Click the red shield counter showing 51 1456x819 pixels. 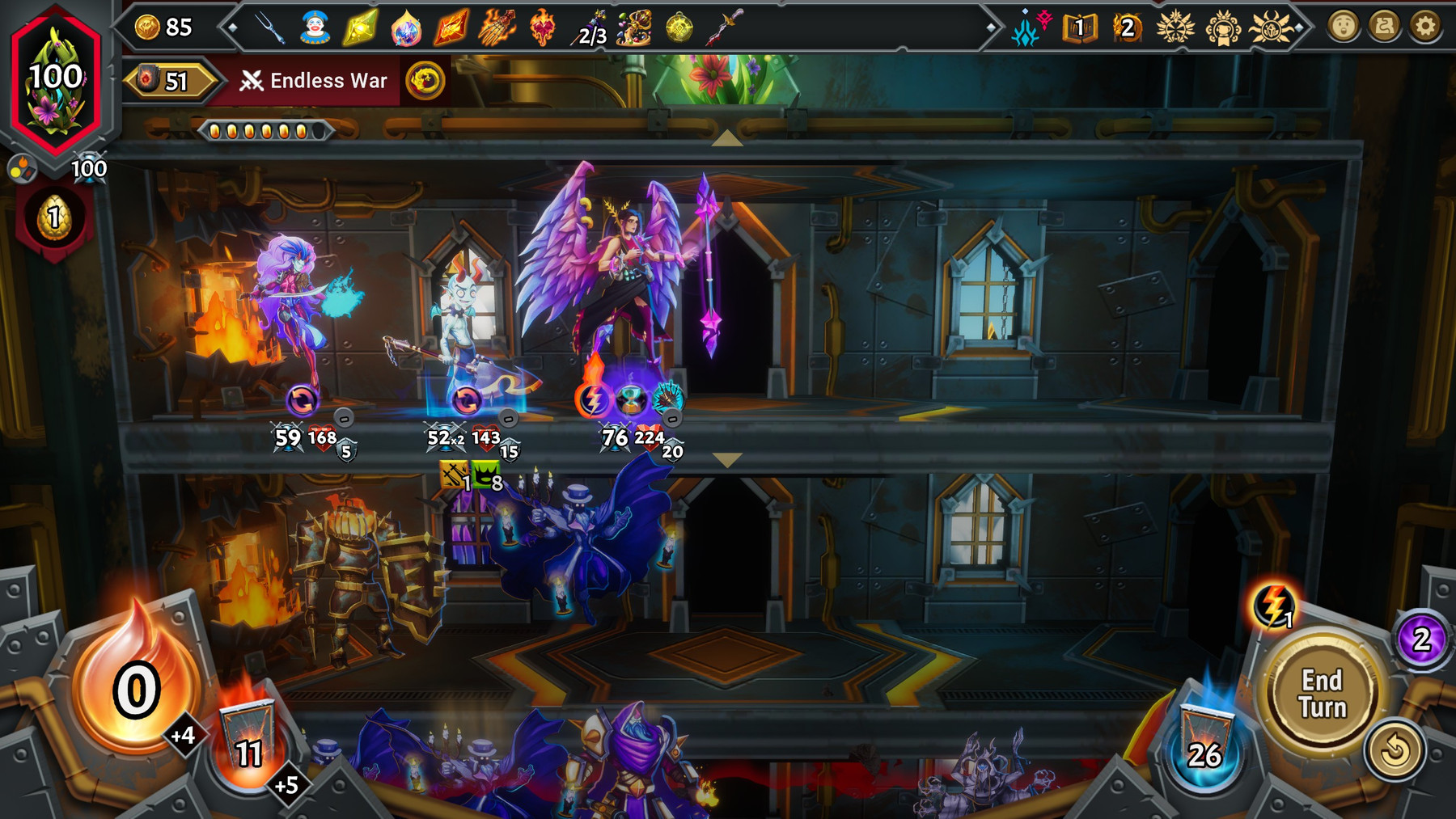[x=170, y=80]
